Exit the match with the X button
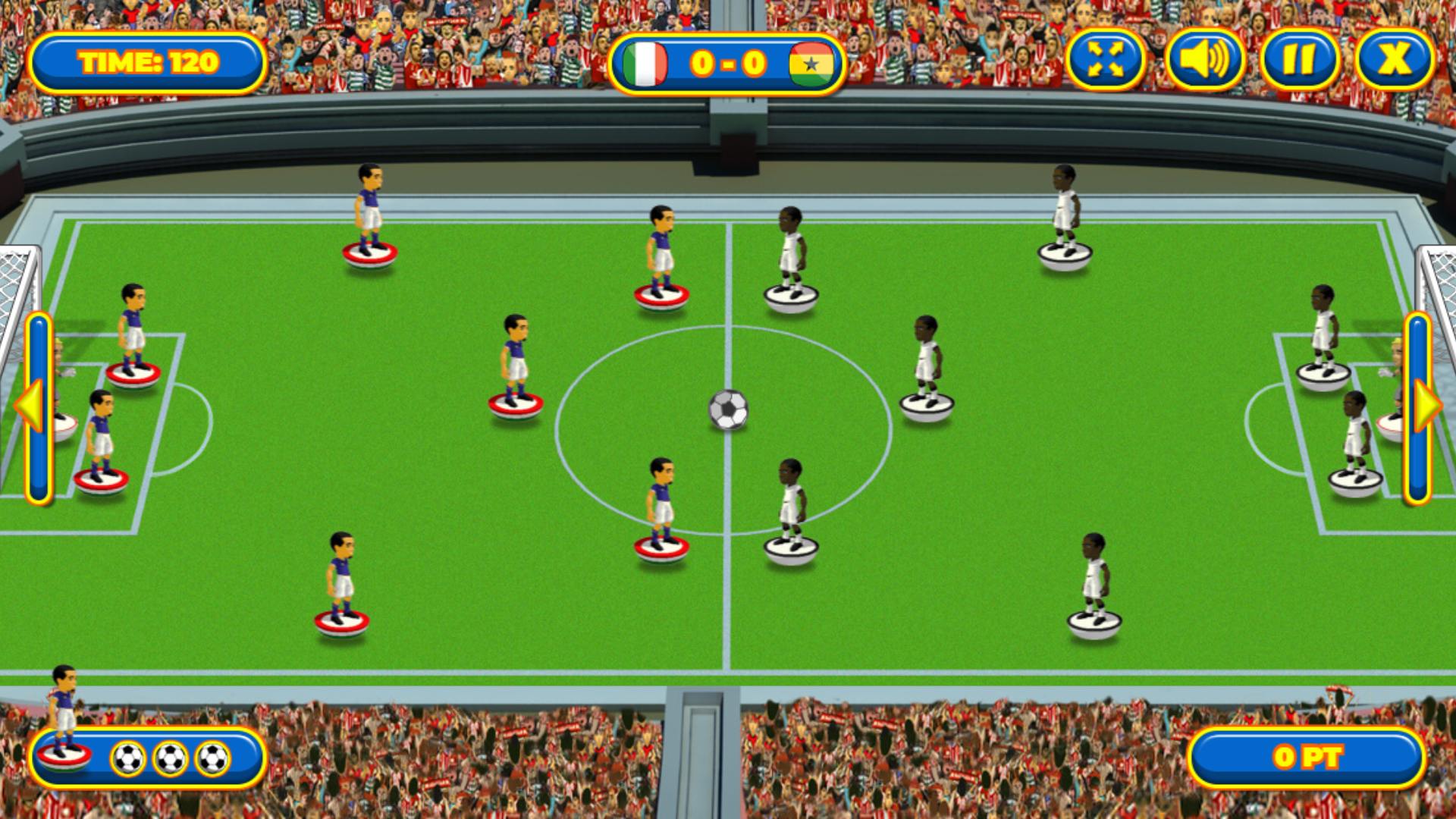1456x819 pixels. tap(1394, 59)
